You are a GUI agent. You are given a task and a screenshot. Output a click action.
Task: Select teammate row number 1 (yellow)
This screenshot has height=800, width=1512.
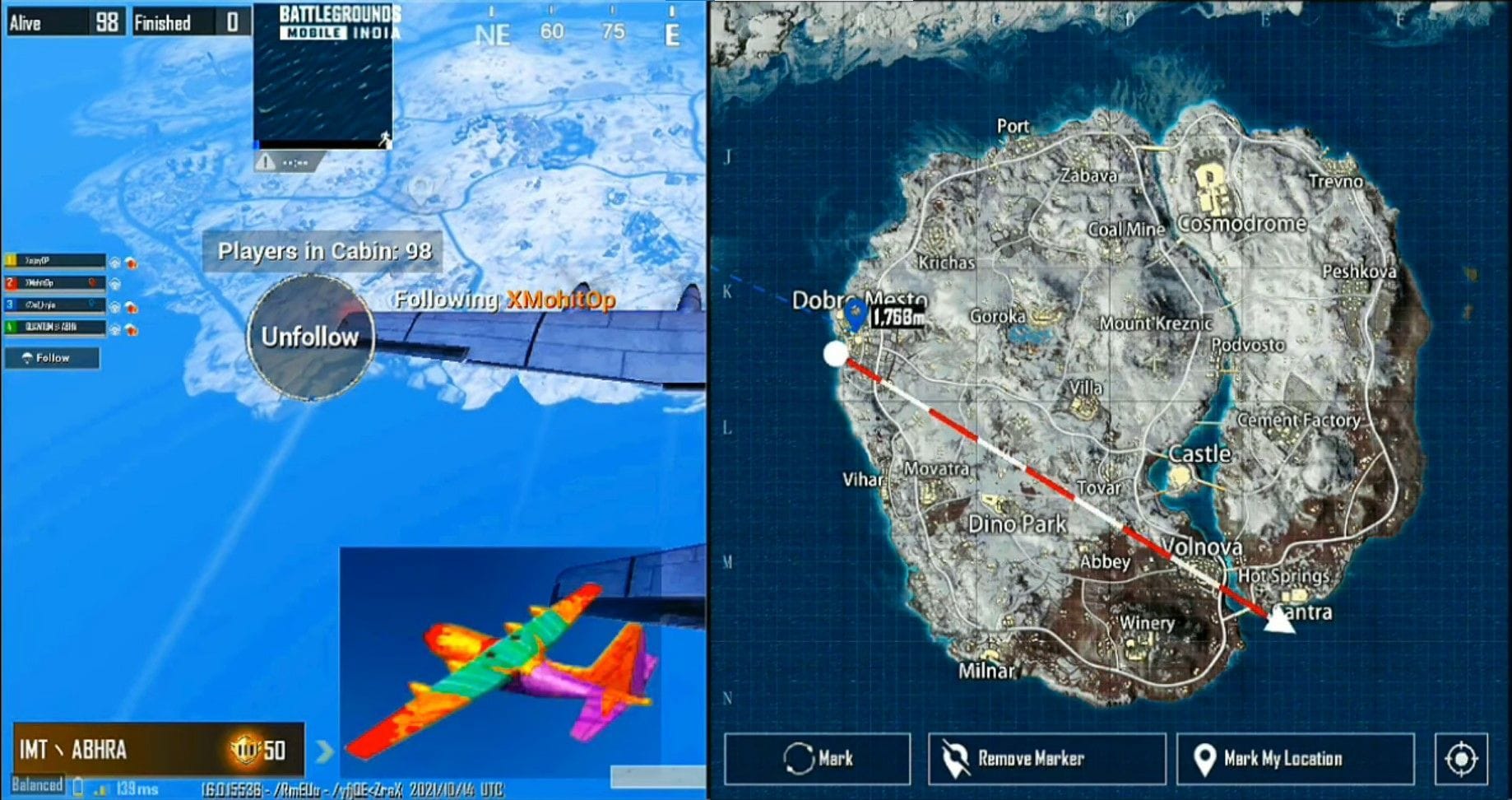point(56,262)
